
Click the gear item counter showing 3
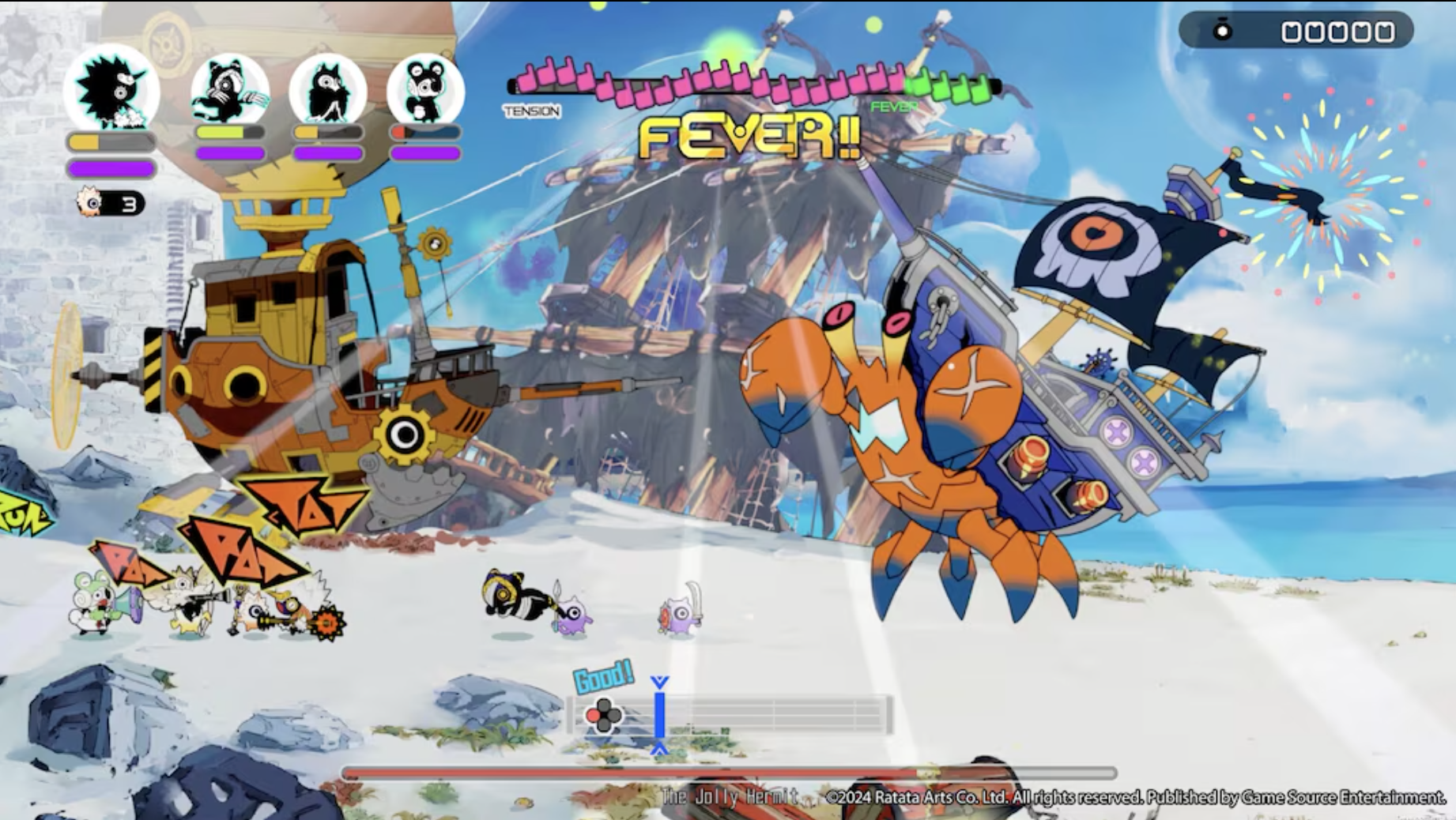tap(109, 203)
